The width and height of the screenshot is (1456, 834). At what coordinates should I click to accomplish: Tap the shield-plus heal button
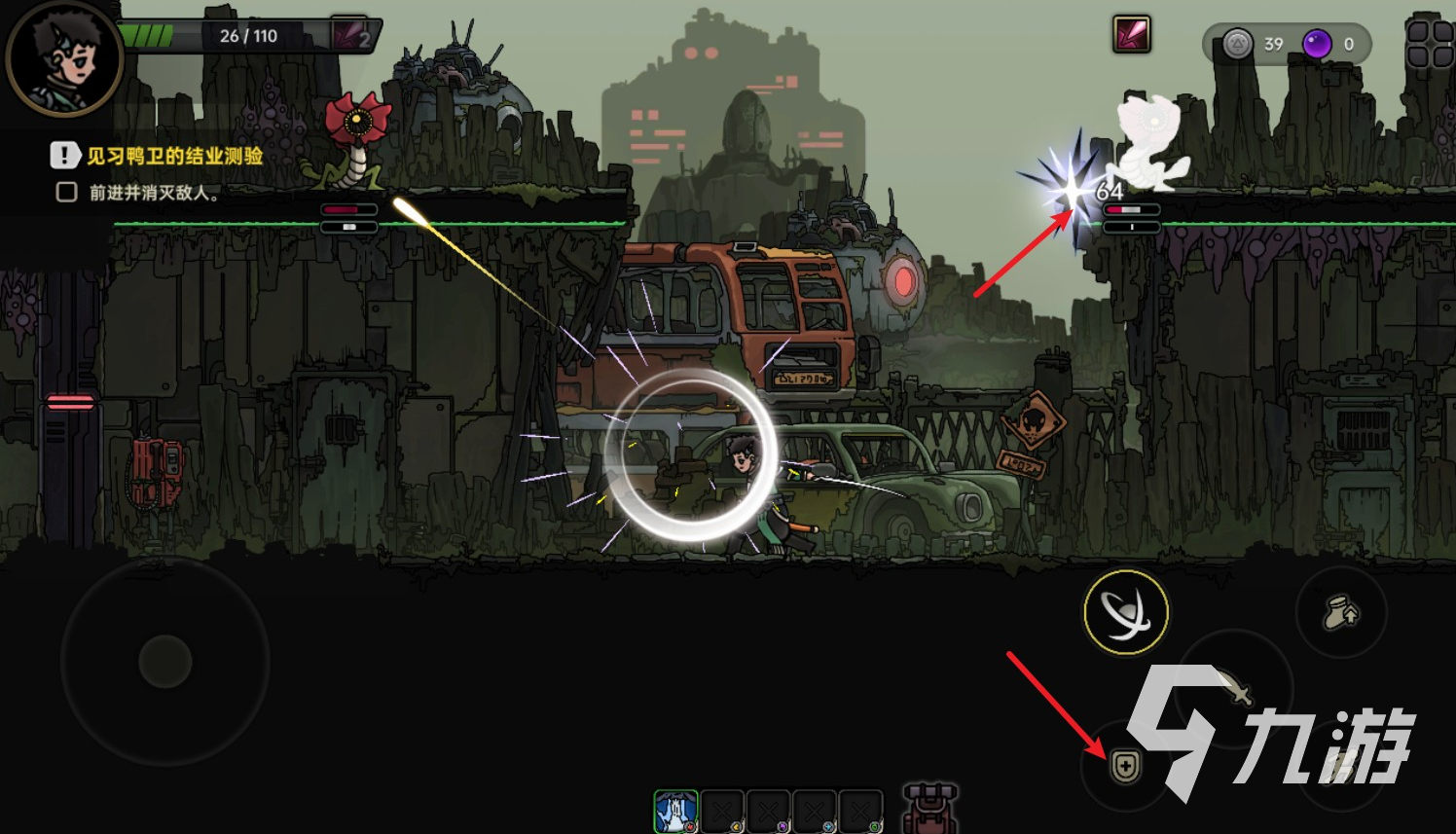(1125, 767)
